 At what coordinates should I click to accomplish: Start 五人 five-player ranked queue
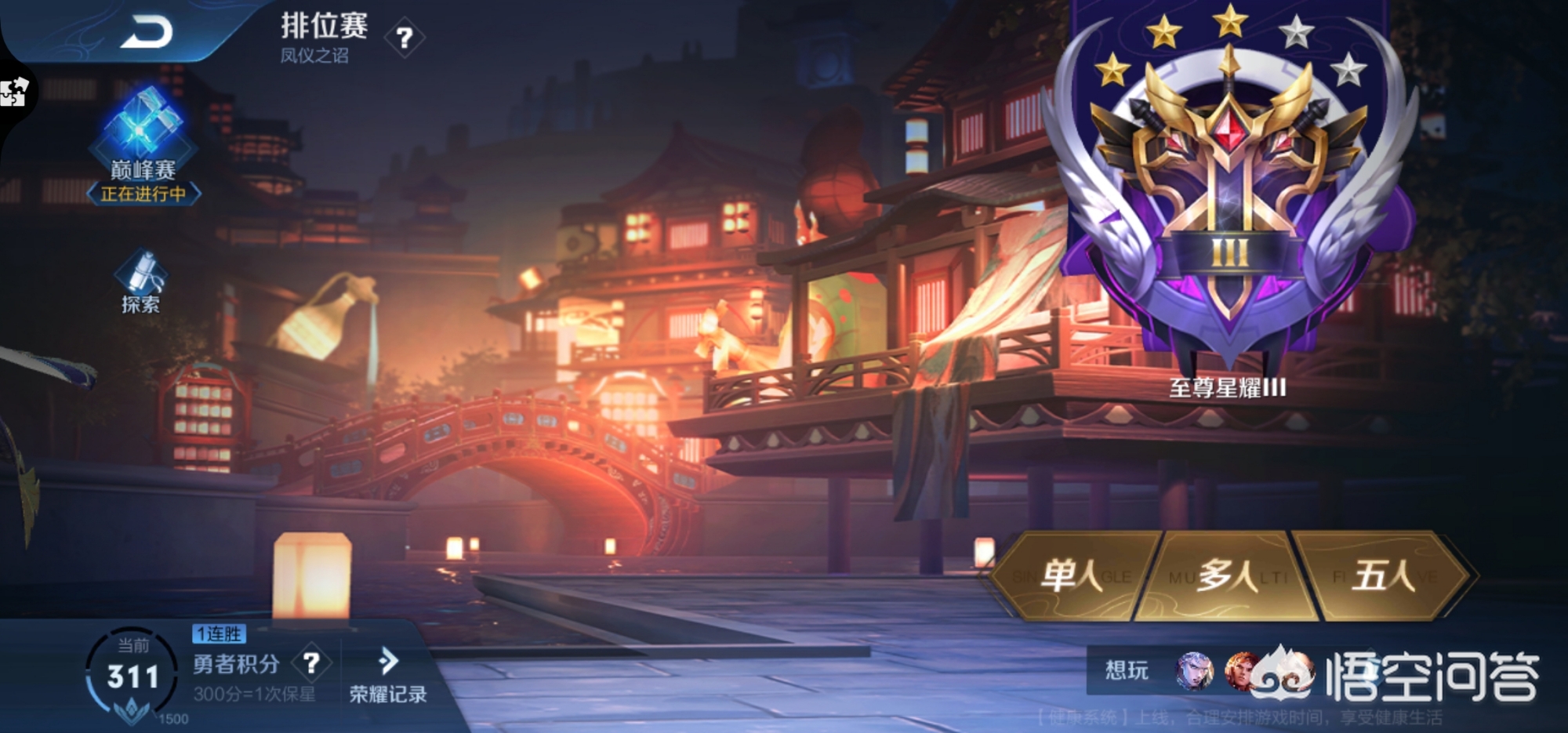pyautogui.click(x=1383, y=577)
